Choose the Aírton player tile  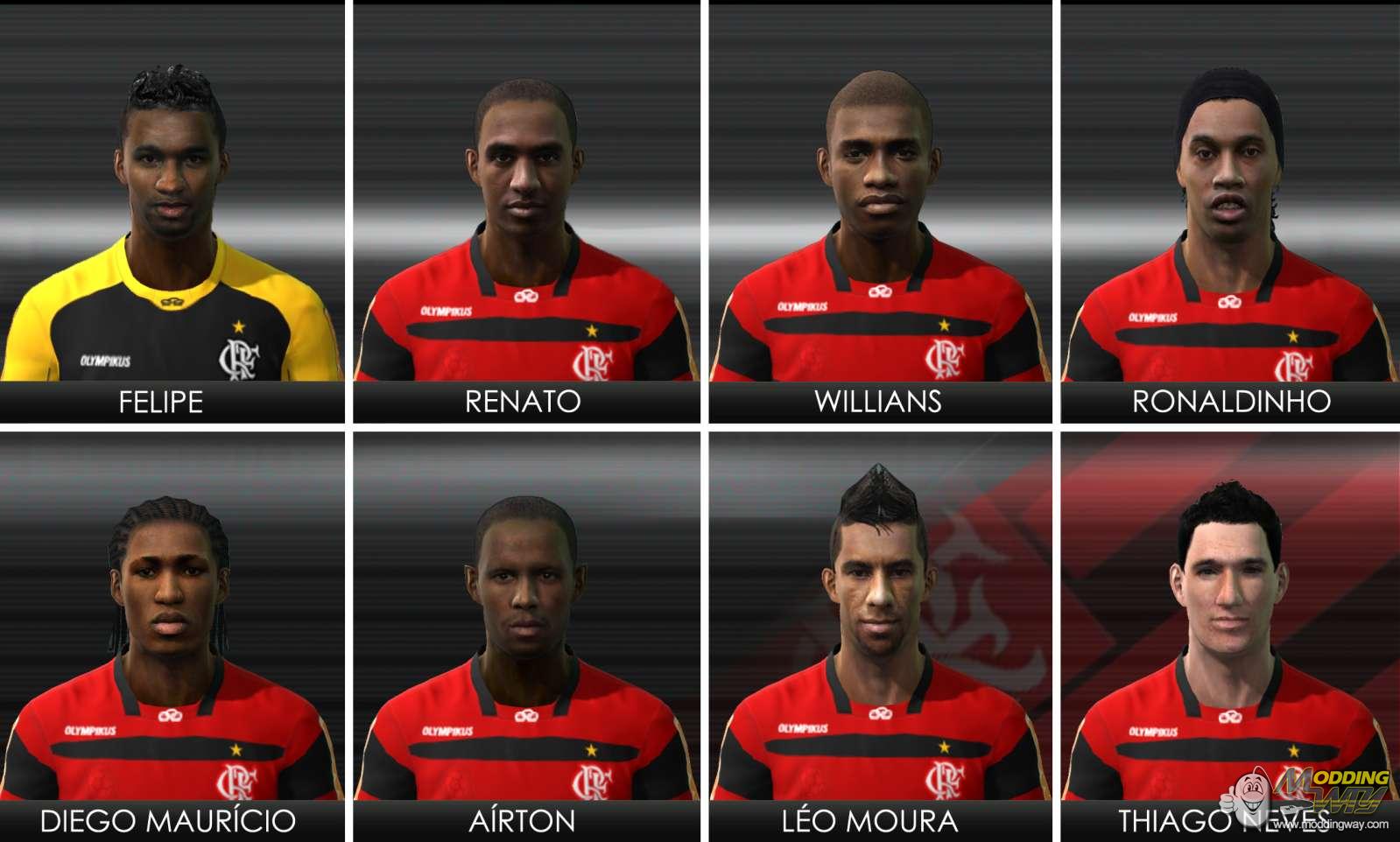point(526,630)
